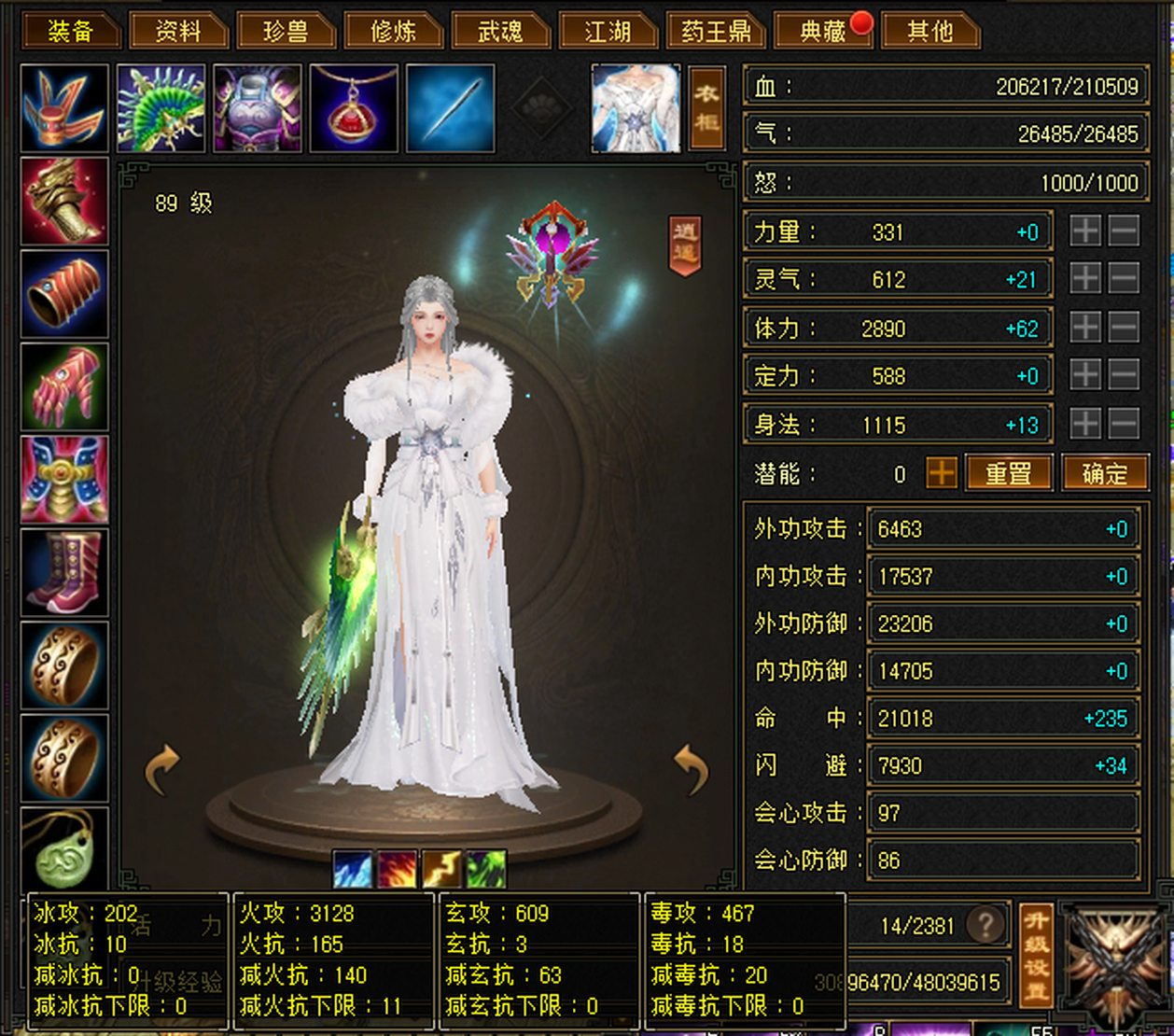Open the 升级设置 button
The height and width of the screenshot is (1036, 1174).
click(1036, 954)
